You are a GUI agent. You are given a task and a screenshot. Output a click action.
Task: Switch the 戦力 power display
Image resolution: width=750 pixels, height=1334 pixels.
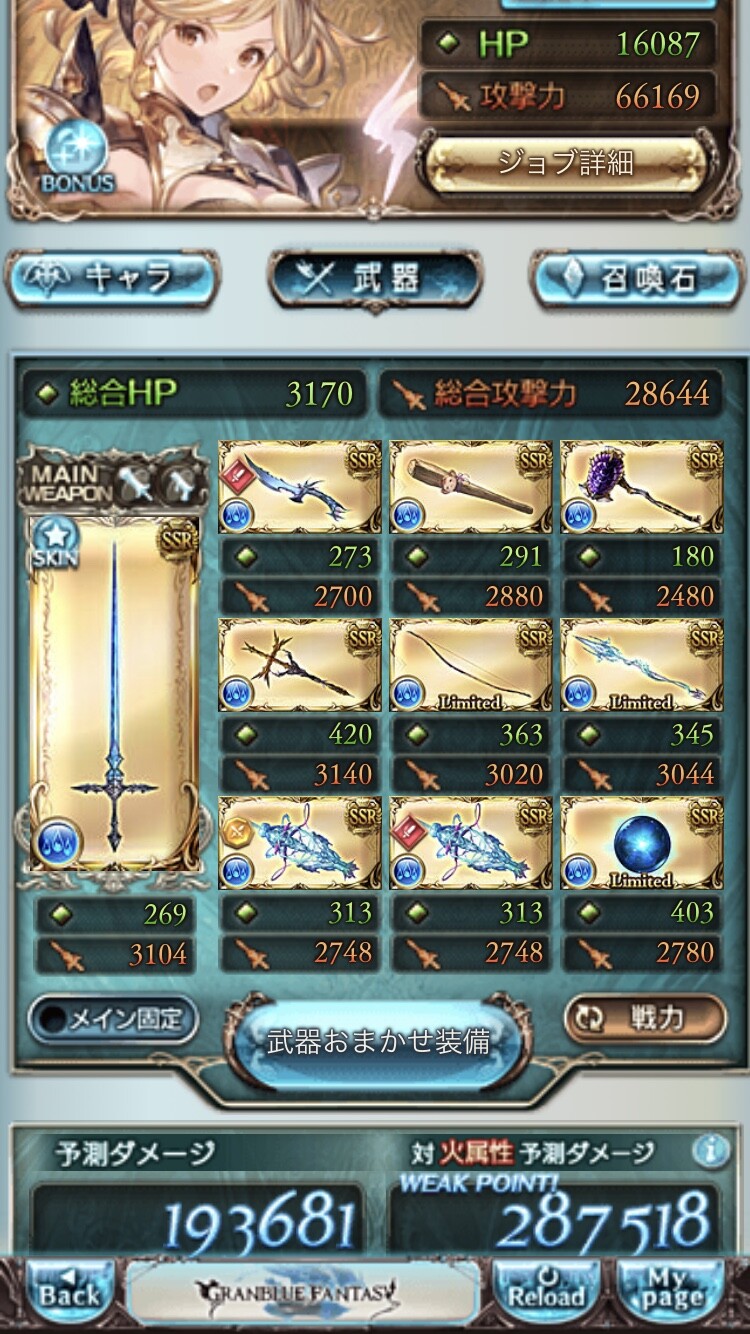(644, 1019)
